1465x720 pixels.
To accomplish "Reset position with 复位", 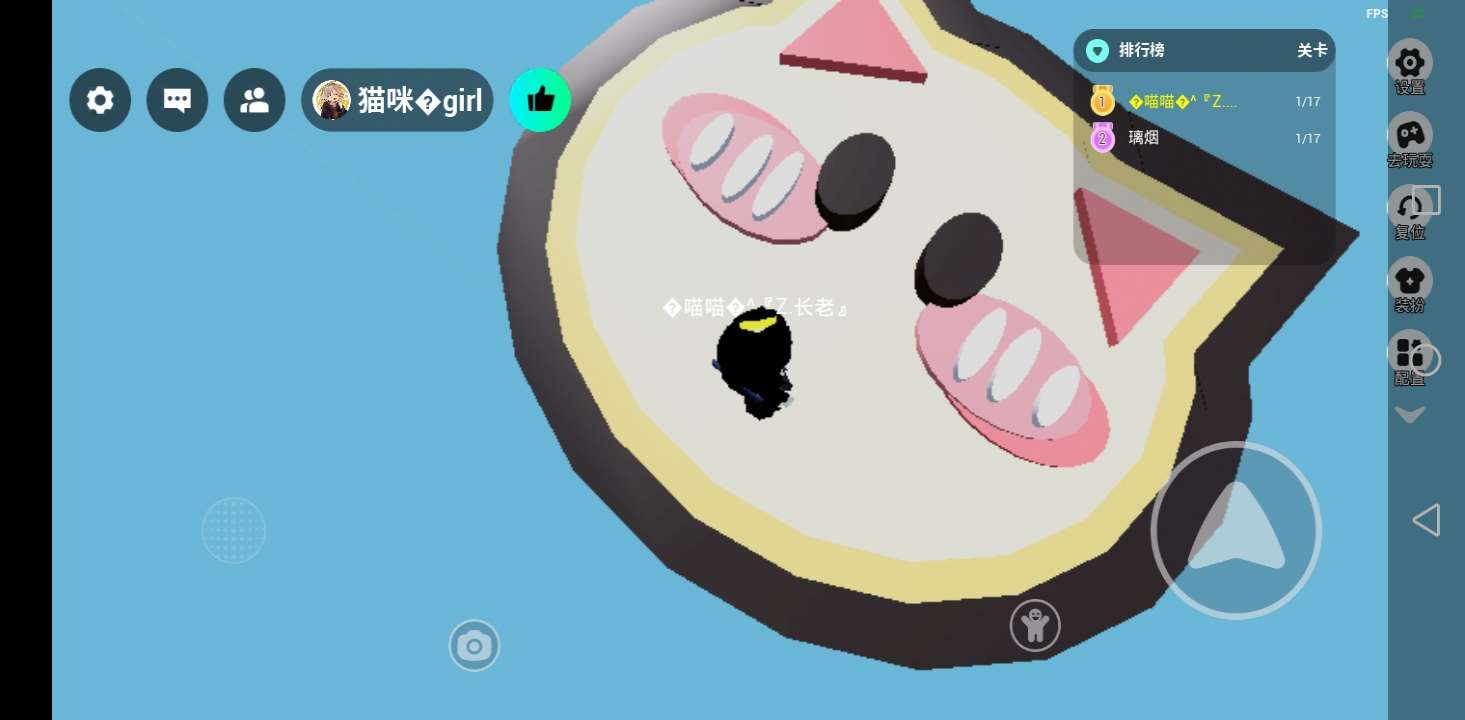I will tap(1410, 211).
